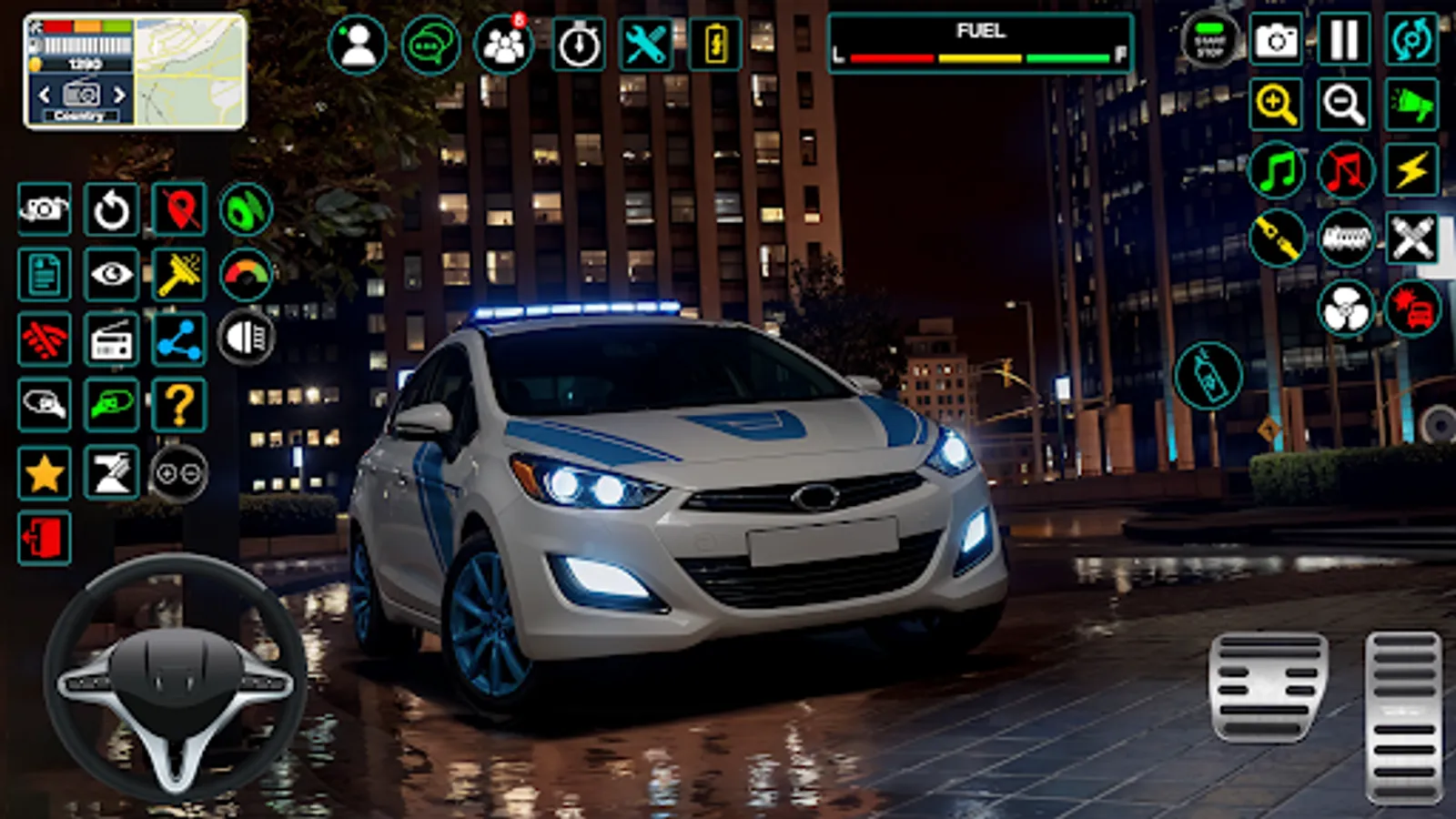
Task: Click left arrow to change Country selection
Action: tap(43, 95)
